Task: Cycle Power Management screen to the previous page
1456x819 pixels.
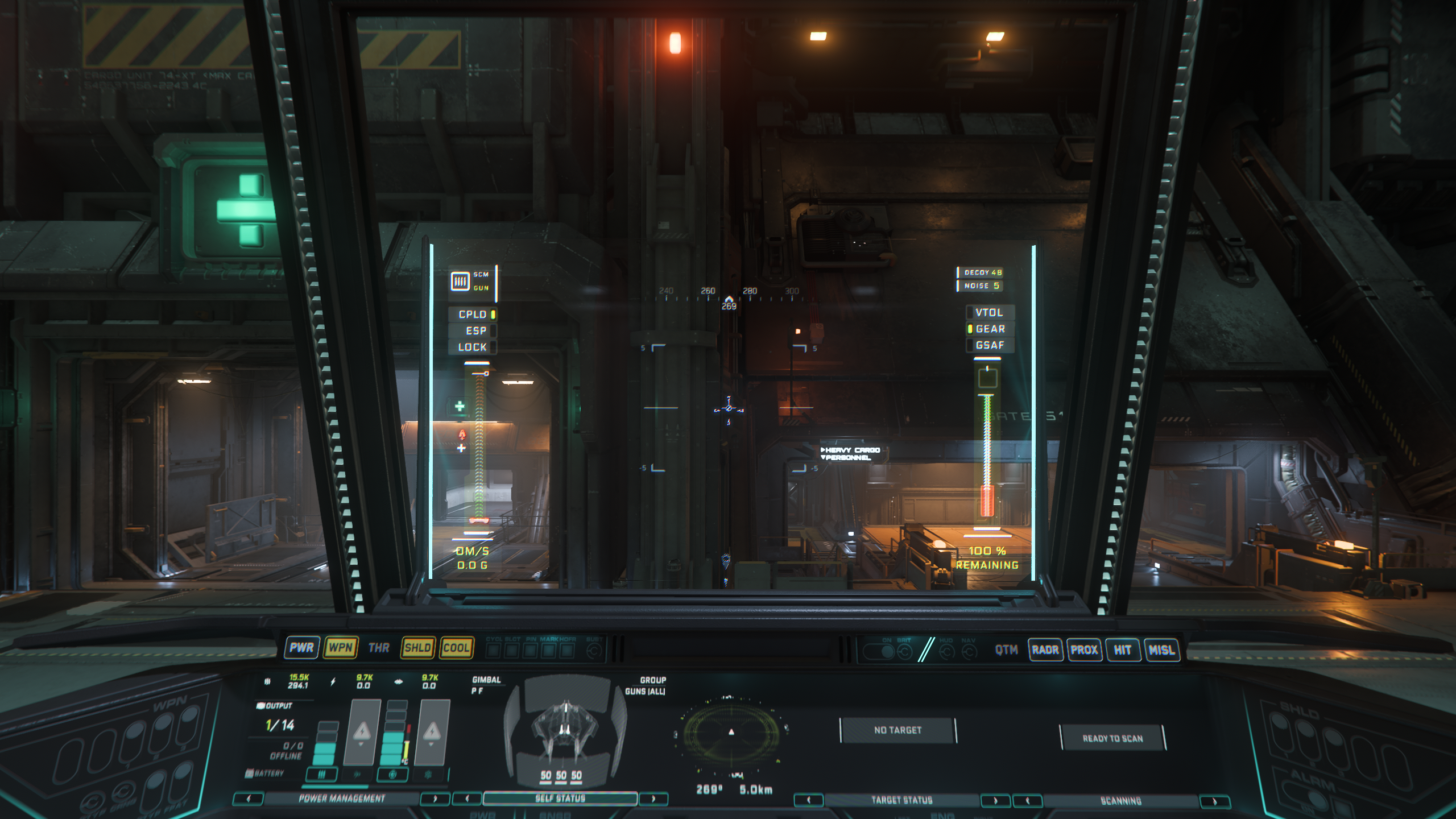Action: [x=248, y=799]
